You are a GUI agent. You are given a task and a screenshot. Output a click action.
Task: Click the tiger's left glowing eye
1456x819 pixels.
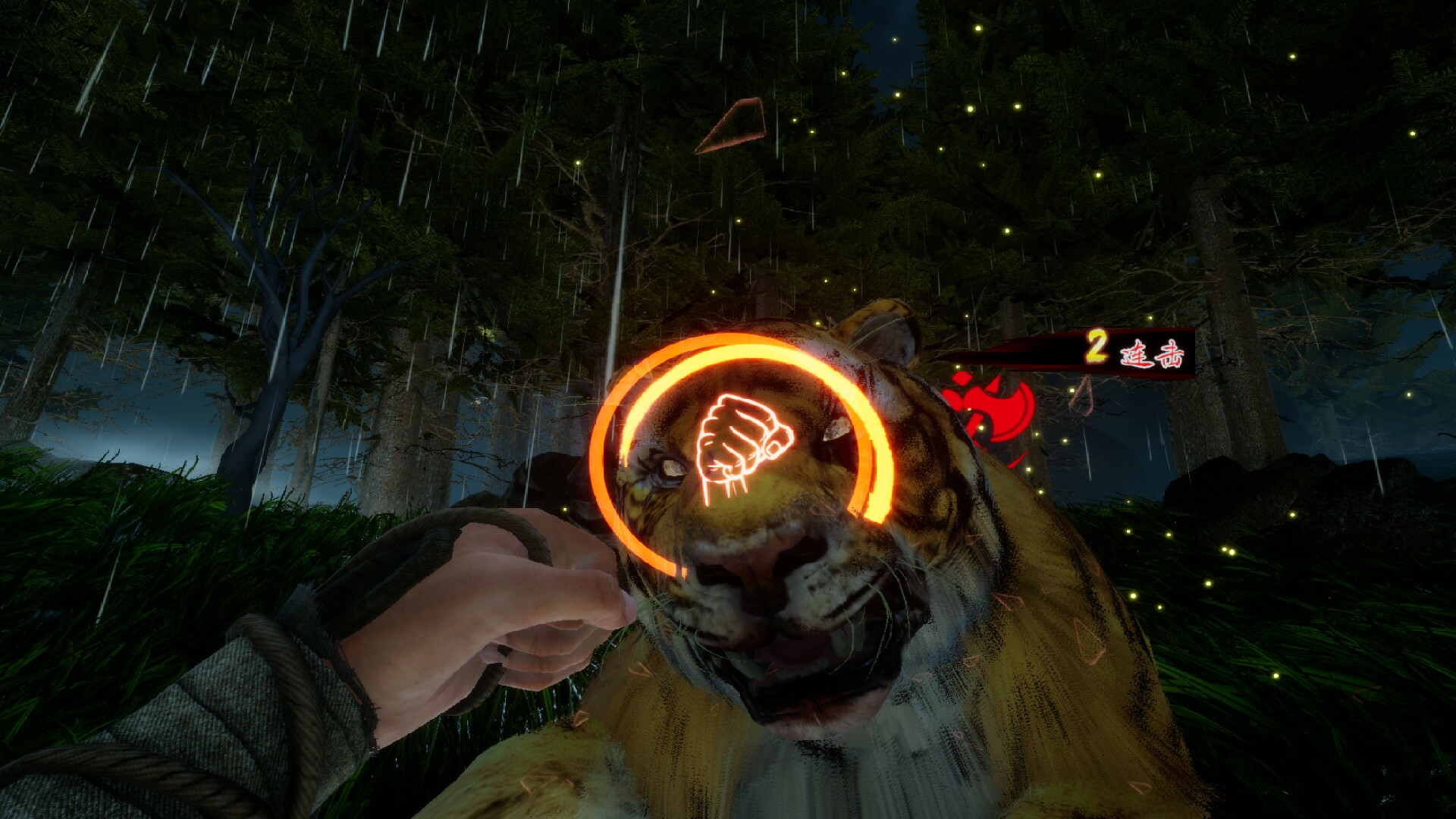tap(673, 469)
